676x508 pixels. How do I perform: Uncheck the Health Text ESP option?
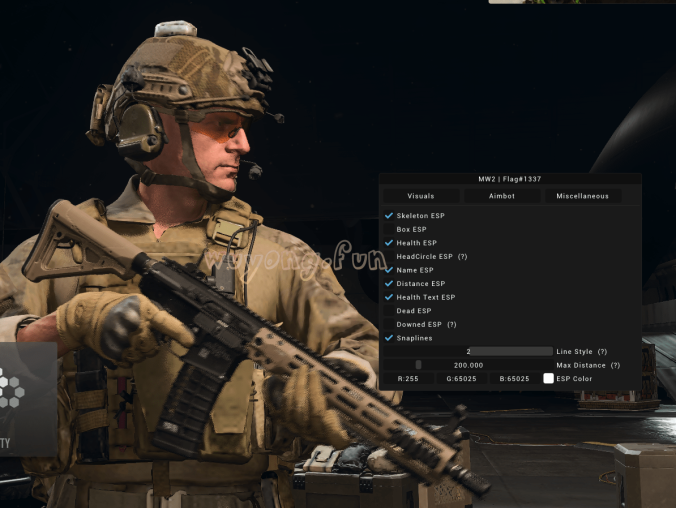(389, 297)
